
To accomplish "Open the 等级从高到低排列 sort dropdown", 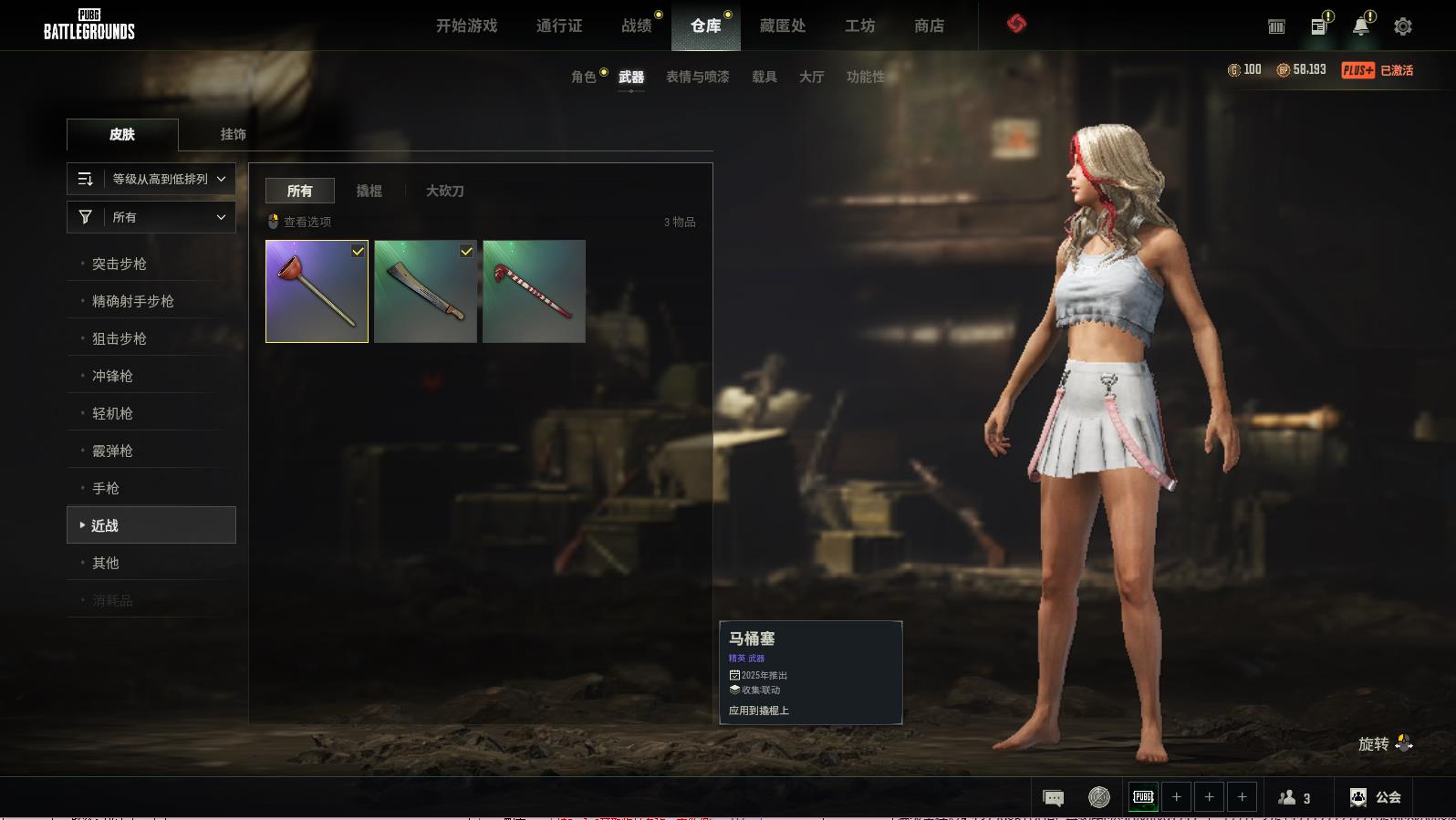I will (151, 179).
